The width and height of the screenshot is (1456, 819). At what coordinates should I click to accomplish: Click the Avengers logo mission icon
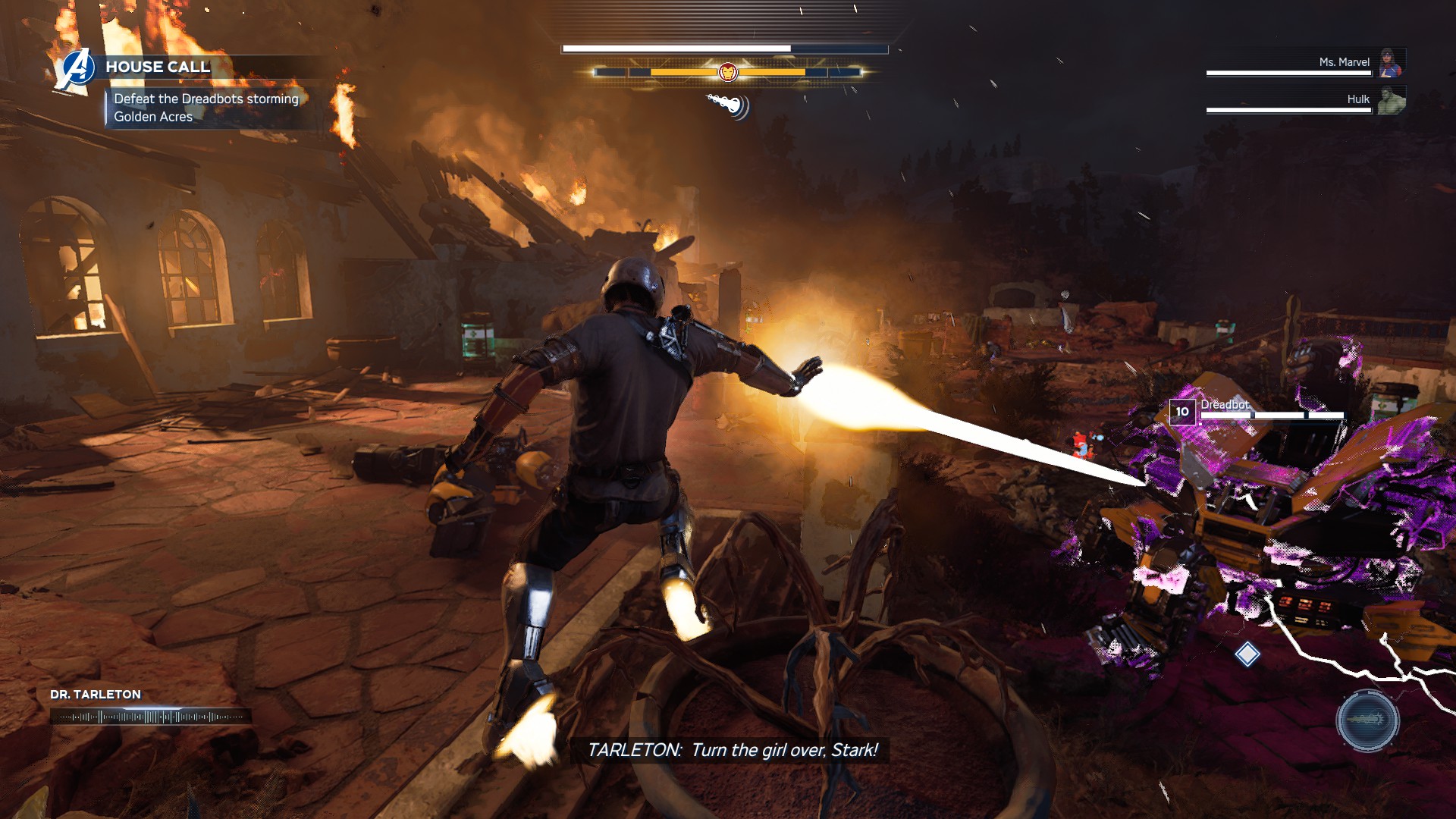point(77,68)
